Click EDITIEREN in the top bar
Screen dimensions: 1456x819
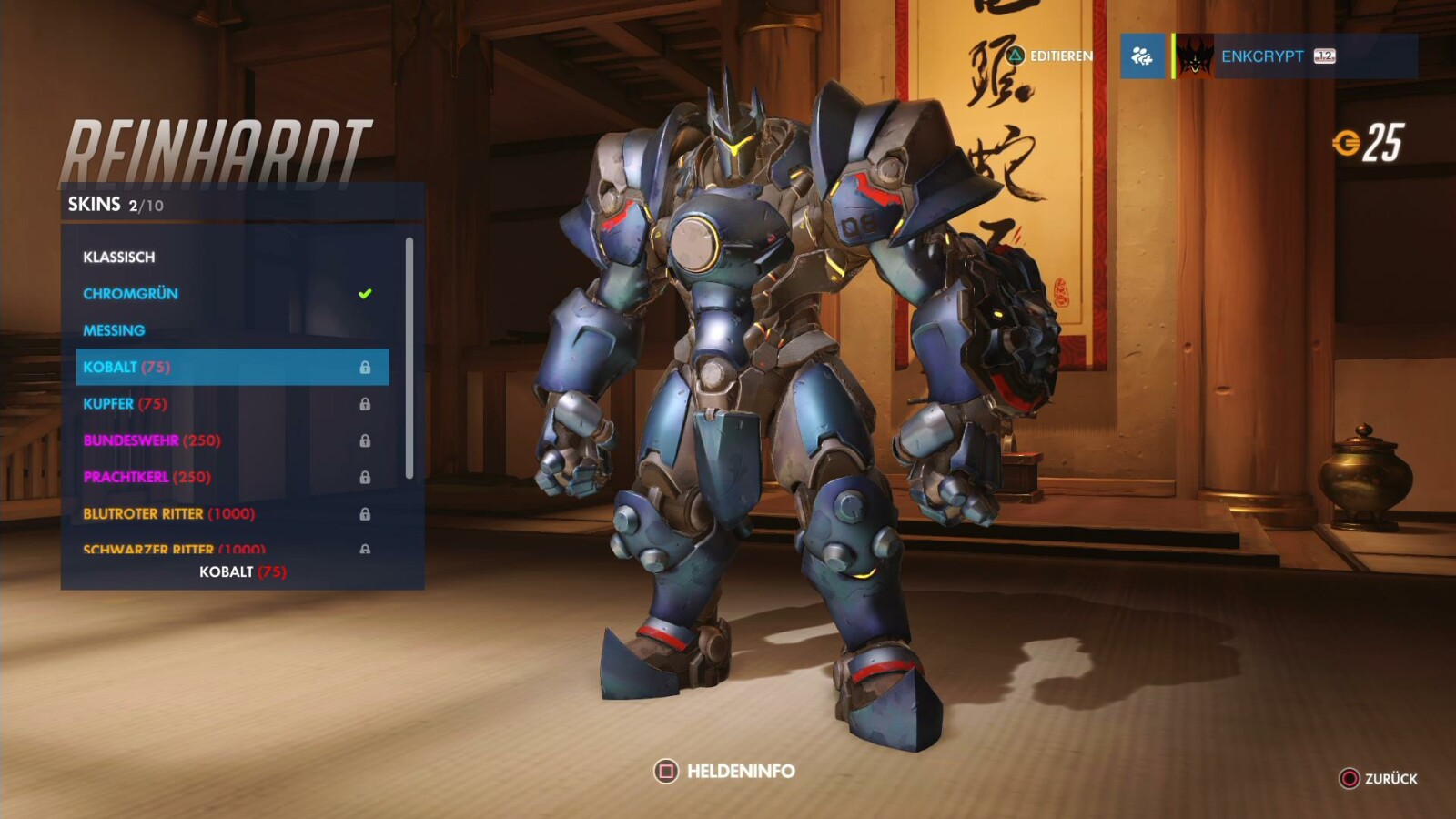pyautogui.click(x=1060, y=56)
